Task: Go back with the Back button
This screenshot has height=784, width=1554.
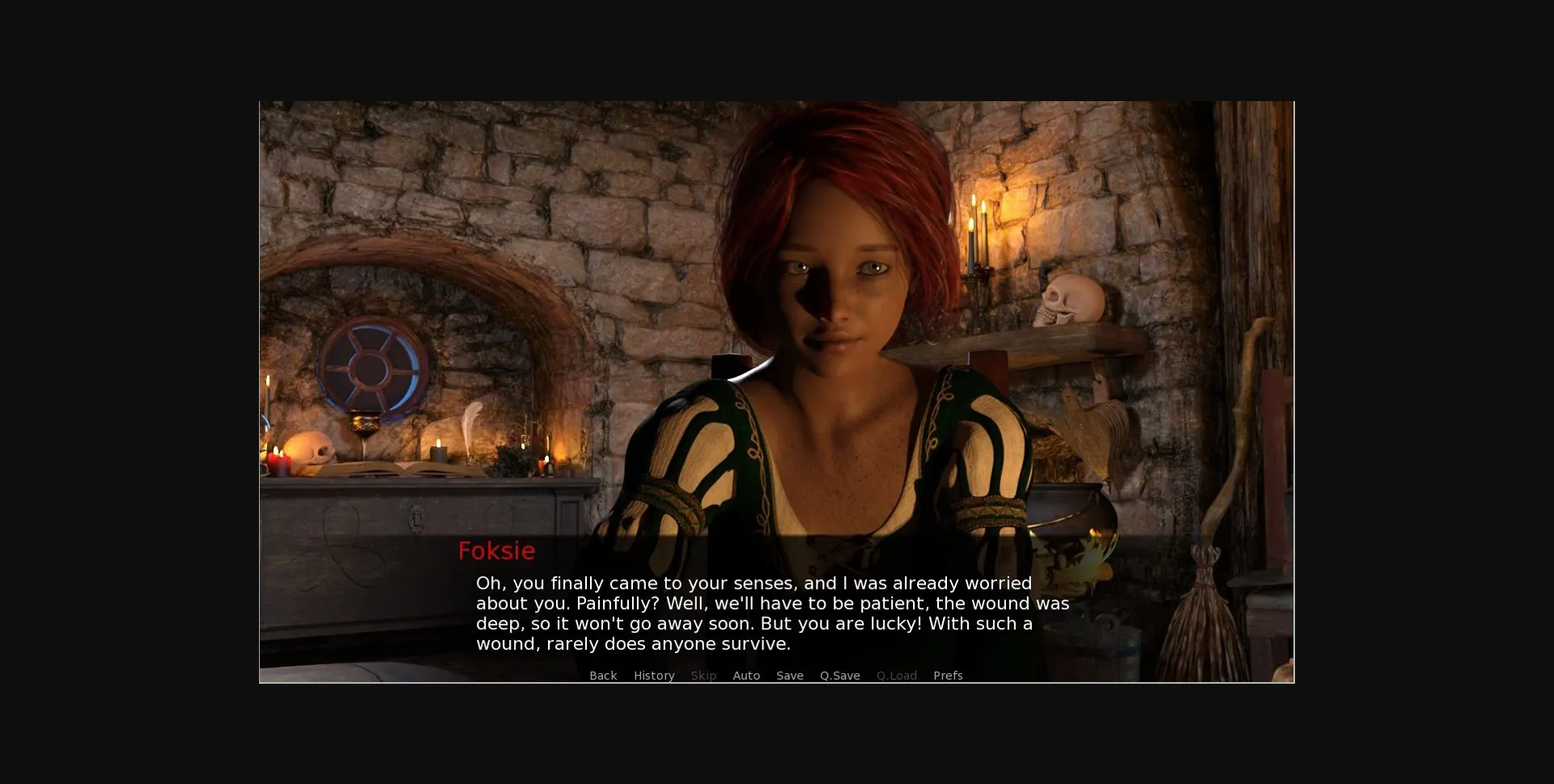Action: (603, 676)
